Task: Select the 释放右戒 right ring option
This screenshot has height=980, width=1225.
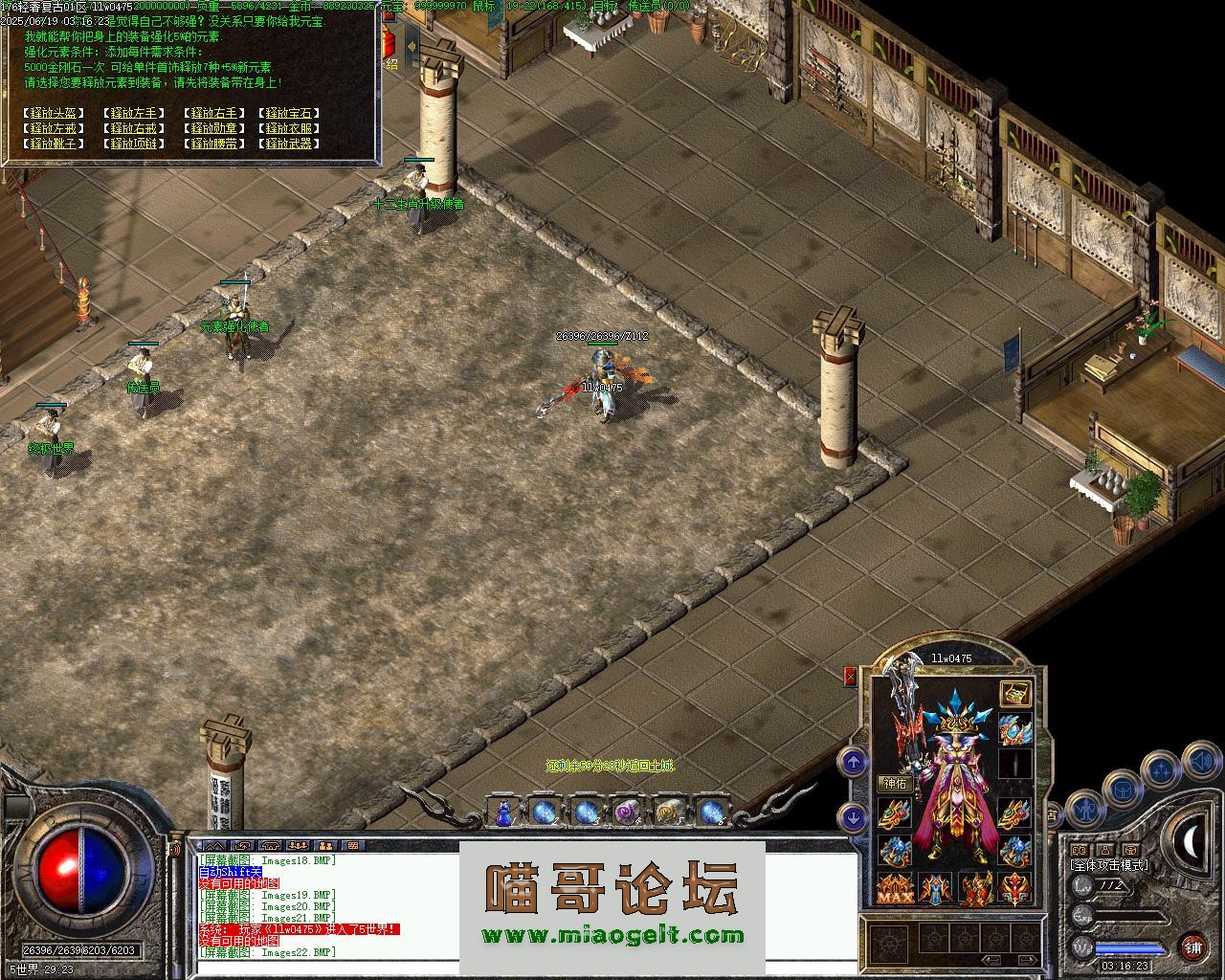Action: tap(133, 128)
